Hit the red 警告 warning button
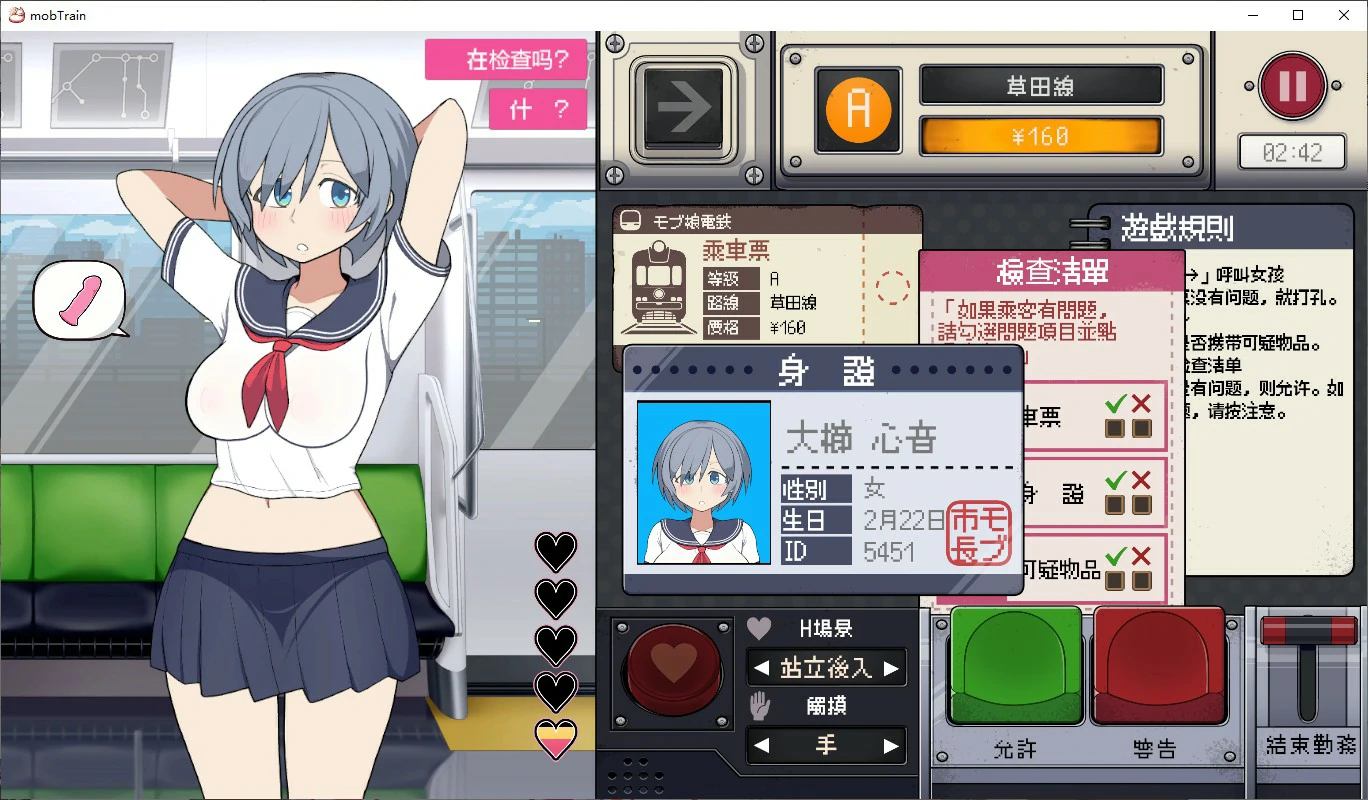This screenshot has height=800, width=1368. (x=1160, y=664)
